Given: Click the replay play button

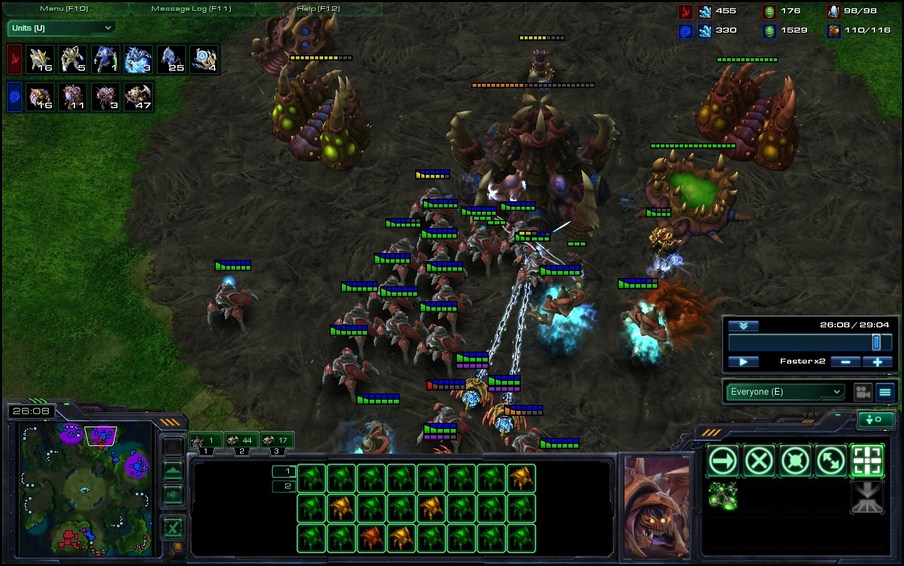Looking at the screenshot, I should pyautogui.click(x=742, y=361).
